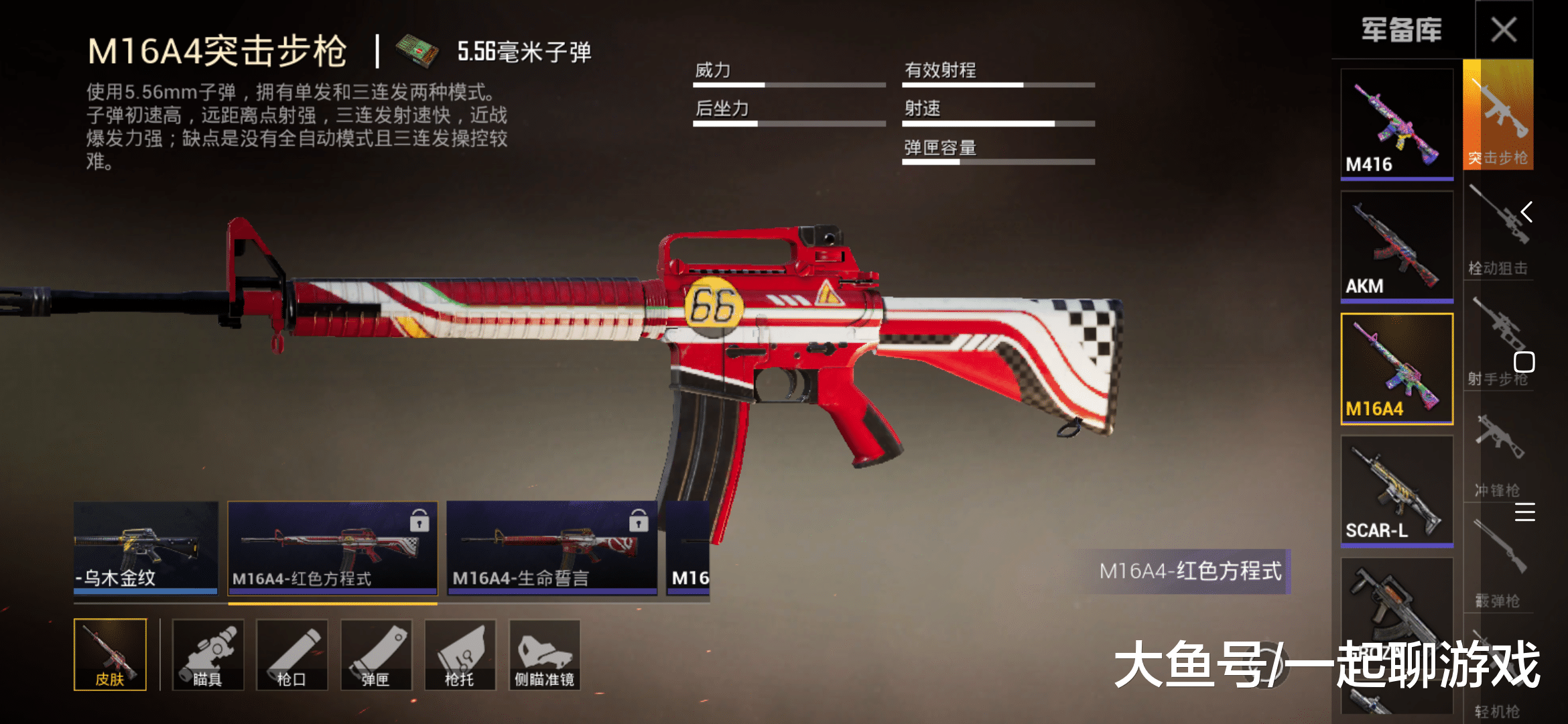Select the 瞄具 (sights) attachment icon
1568x724 pixels.
208,654
